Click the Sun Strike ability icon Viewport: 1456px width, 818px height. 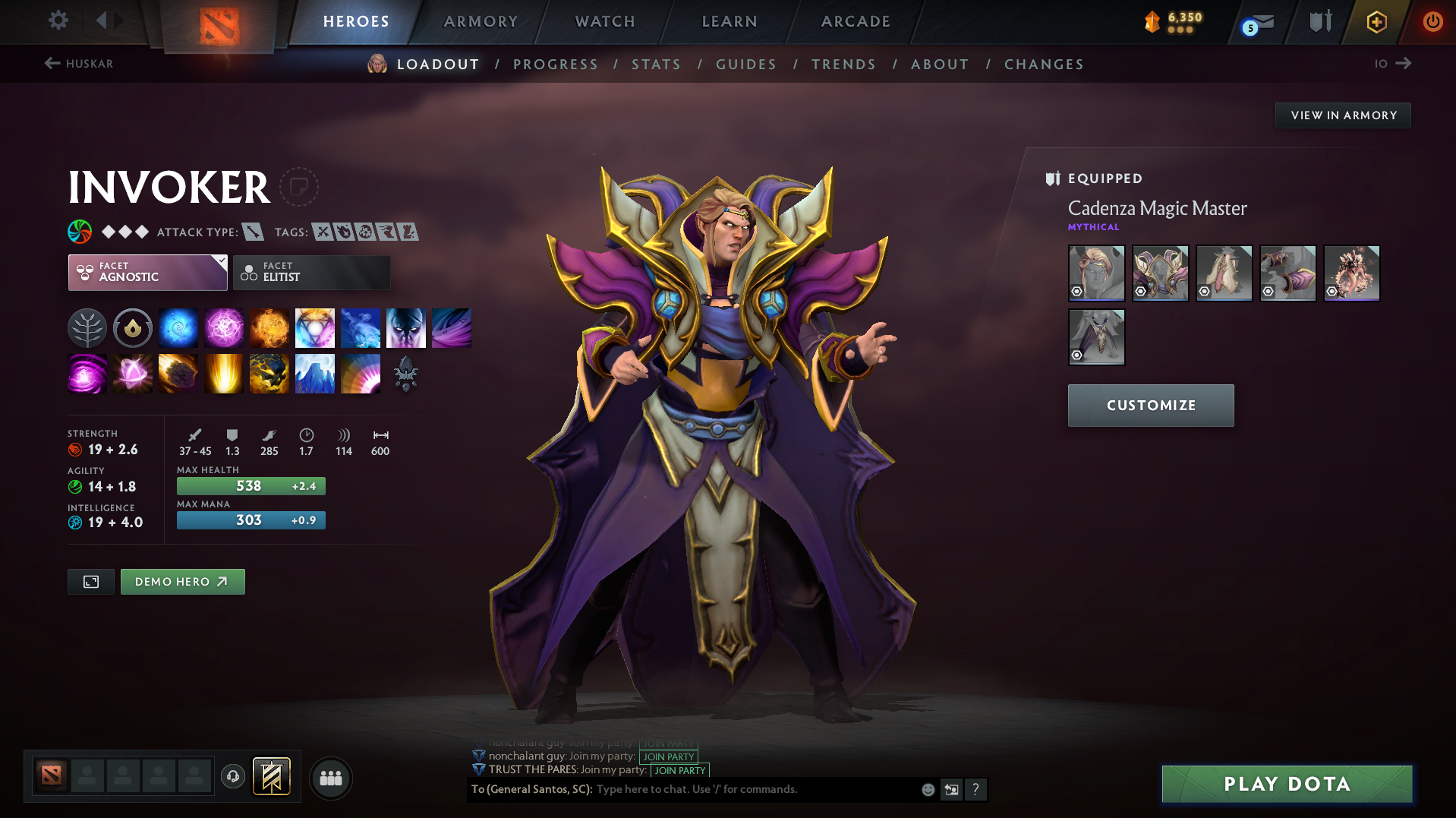click(x=224, y=374)
